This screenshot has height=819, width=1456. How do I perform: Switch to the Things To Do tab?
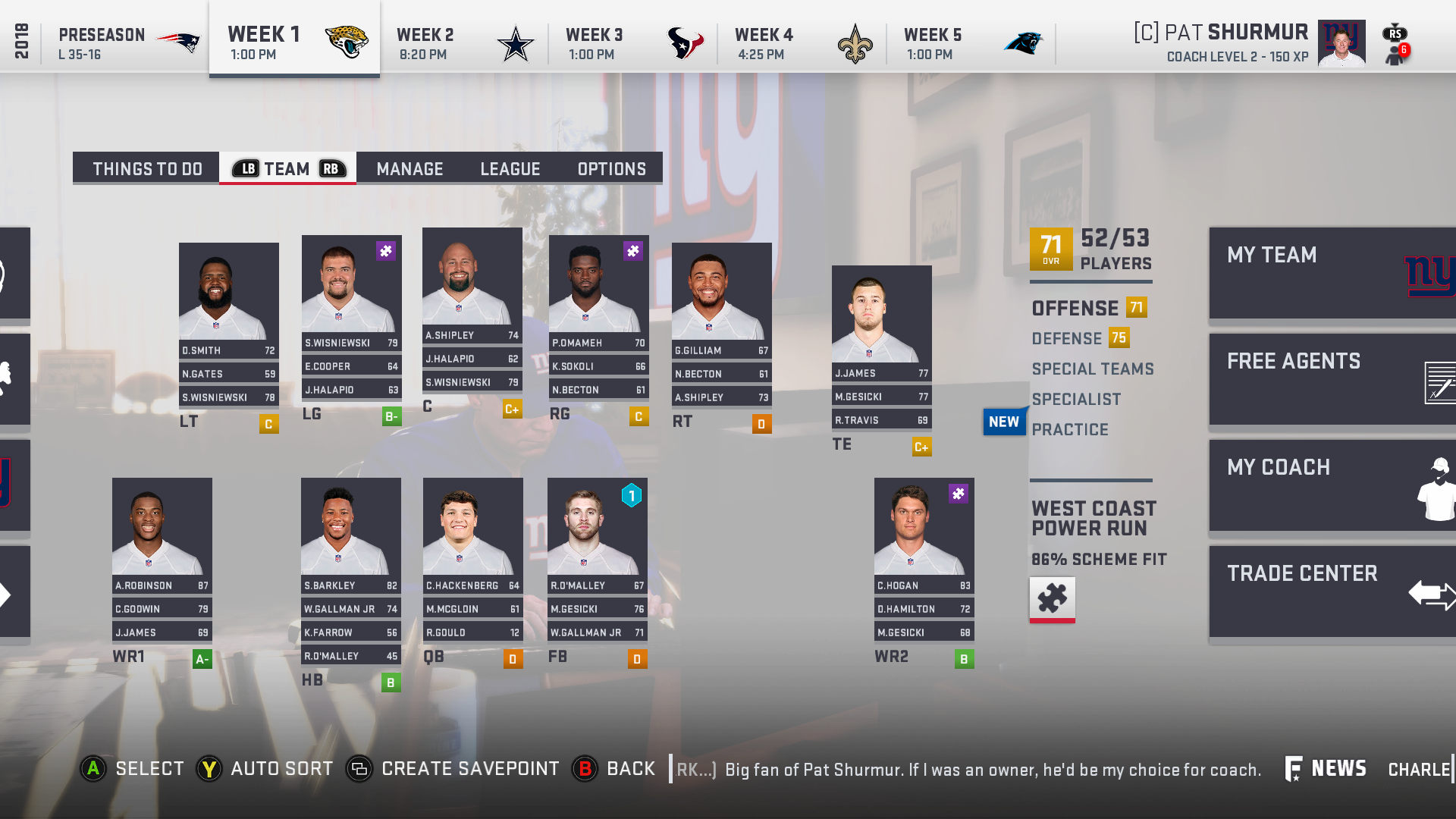(147, 168)
